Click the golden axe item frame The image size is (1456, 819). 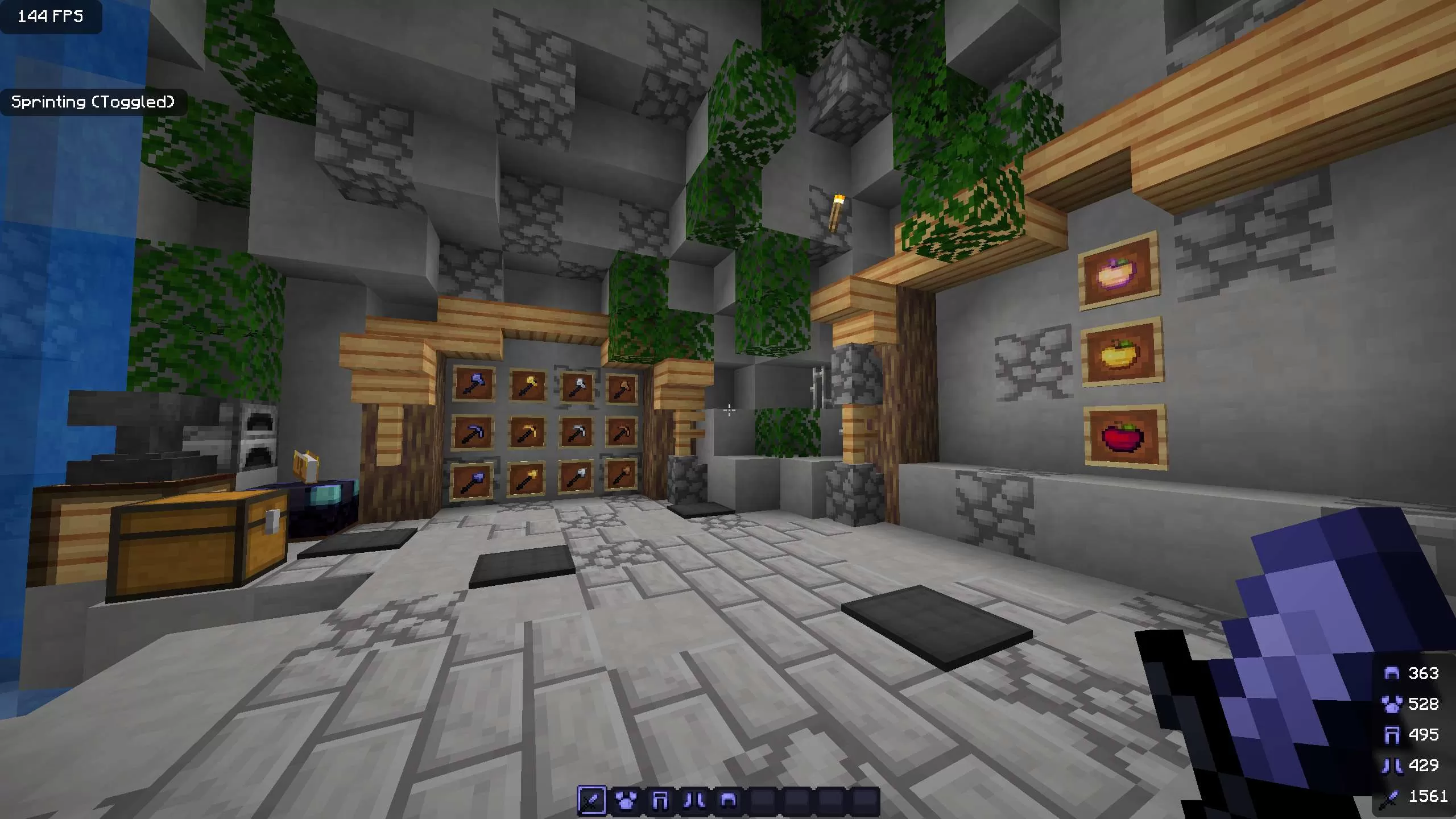[526, 385]
